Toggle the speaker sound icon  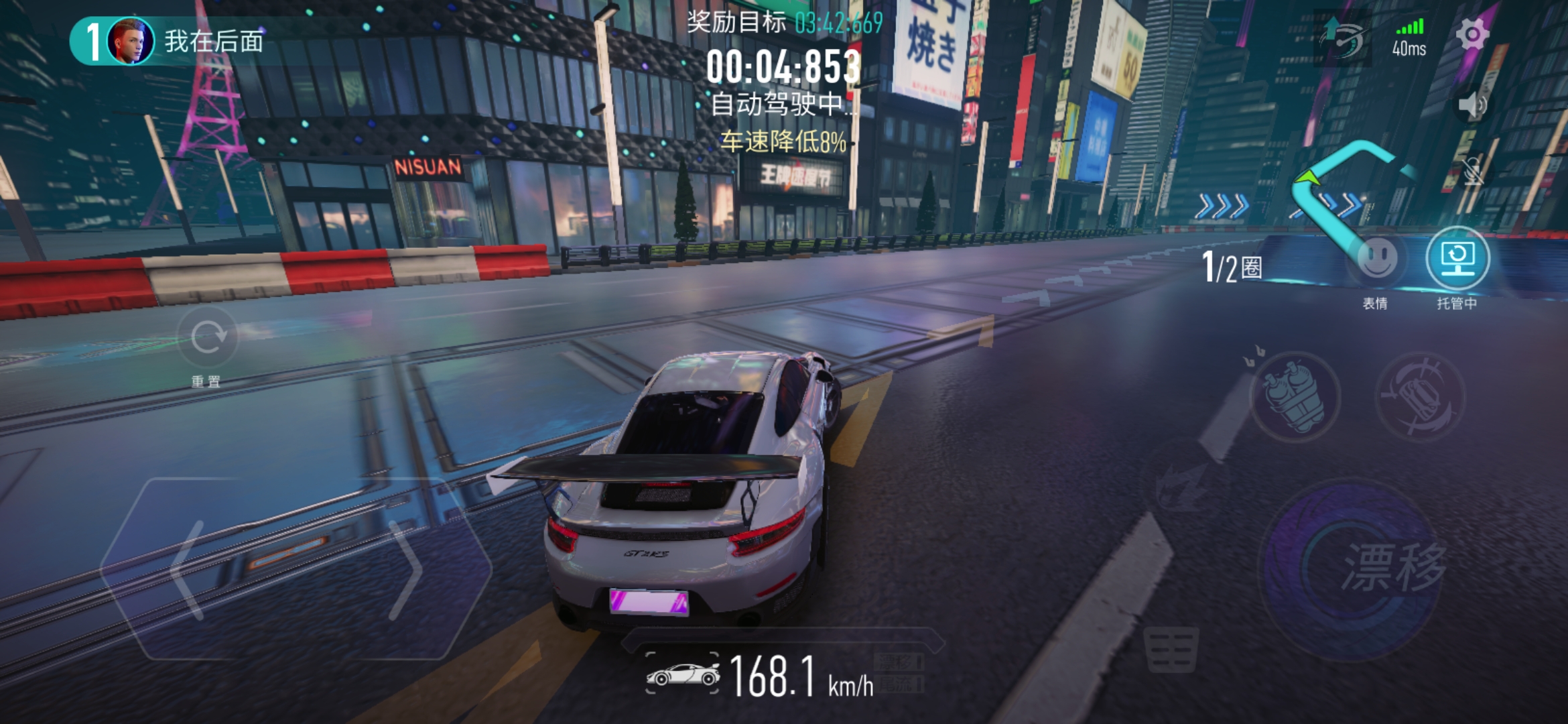(x=1472, y=105)
